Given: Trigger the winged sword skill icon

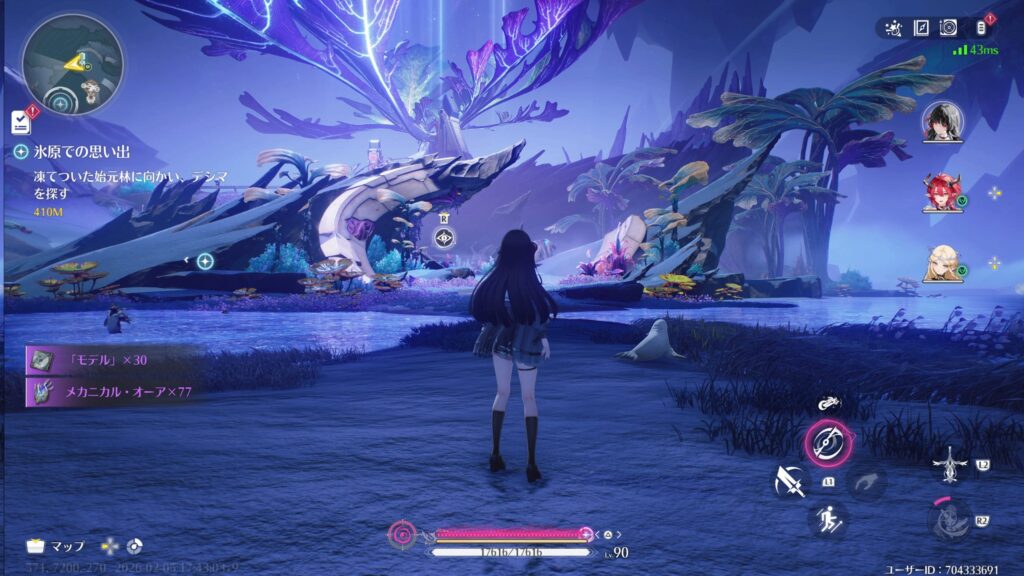Looking at the screenshot, I should pyautogui.click(x=948, y=464).
